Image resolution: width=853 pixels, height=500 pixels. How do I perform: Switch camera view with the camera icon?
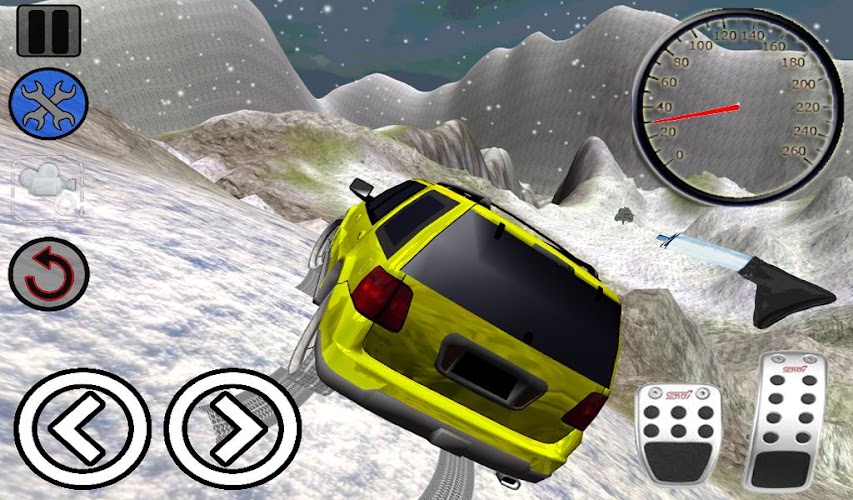[x=48, y=186]
